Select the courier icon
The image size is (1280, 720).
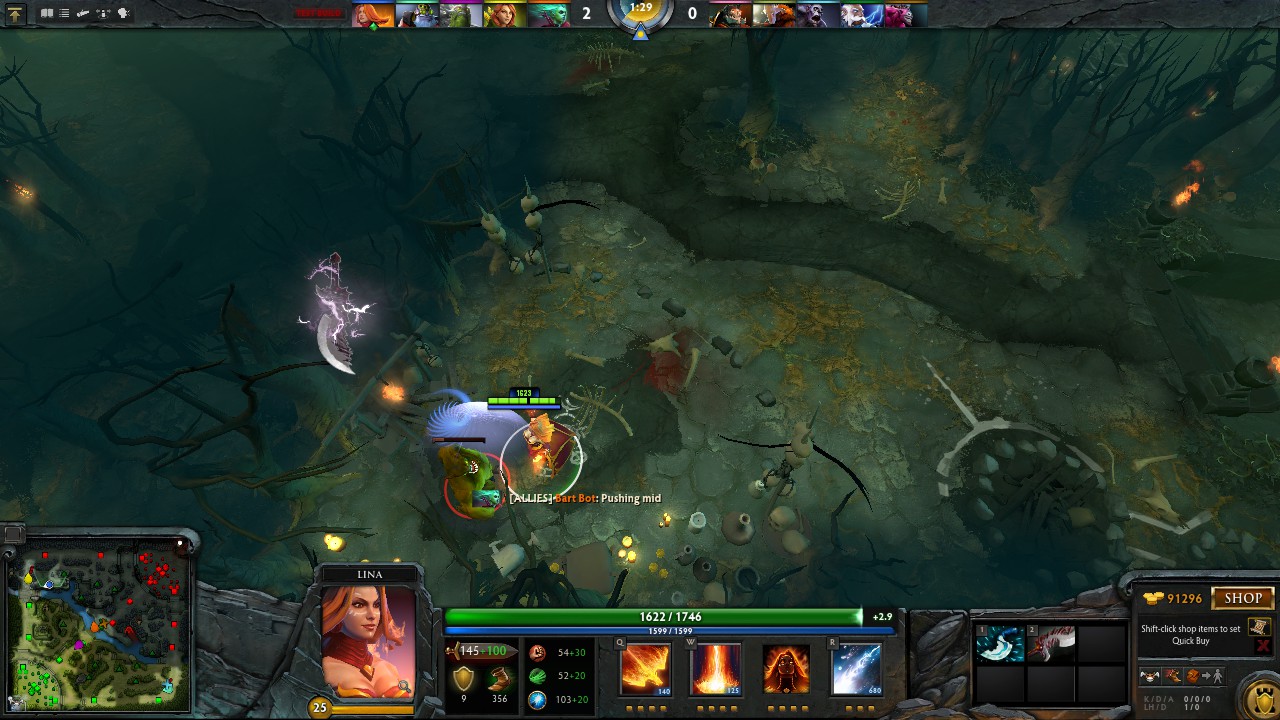tap(1150, 677)
